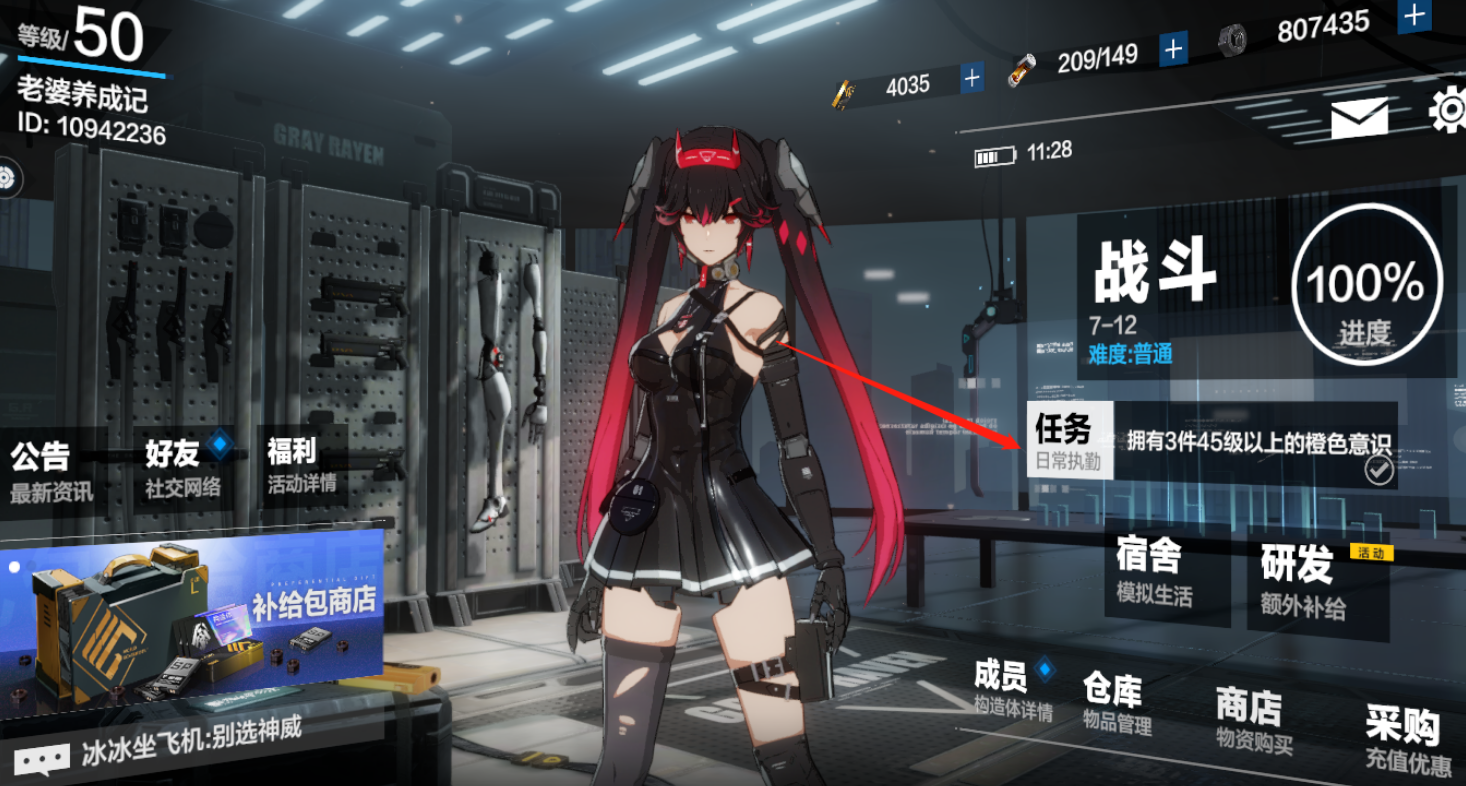The width and height of the screenshot is (1466, 786).
Task: Open settings via the gear icon
Action: [1448, 110]
